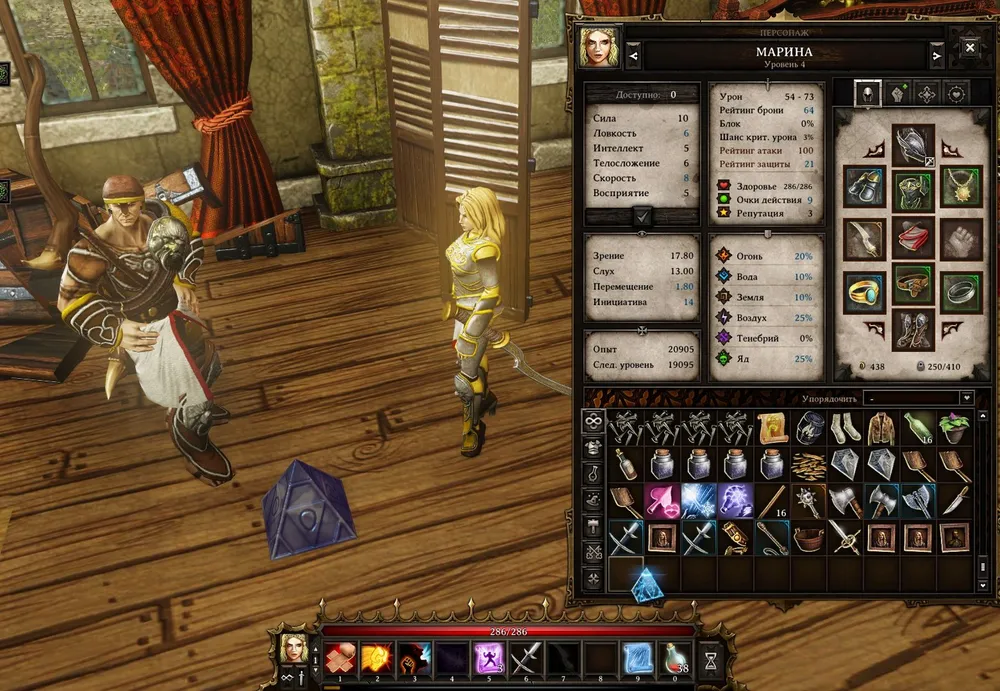Select the equipped gold ring with gem

pos(864,289)
